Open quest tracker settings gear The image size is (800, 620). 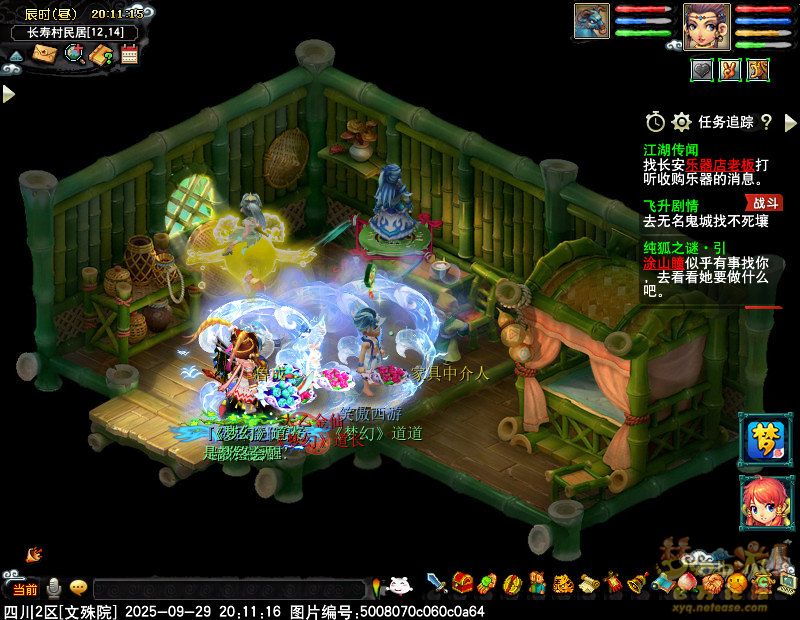[x=682, y=122]
